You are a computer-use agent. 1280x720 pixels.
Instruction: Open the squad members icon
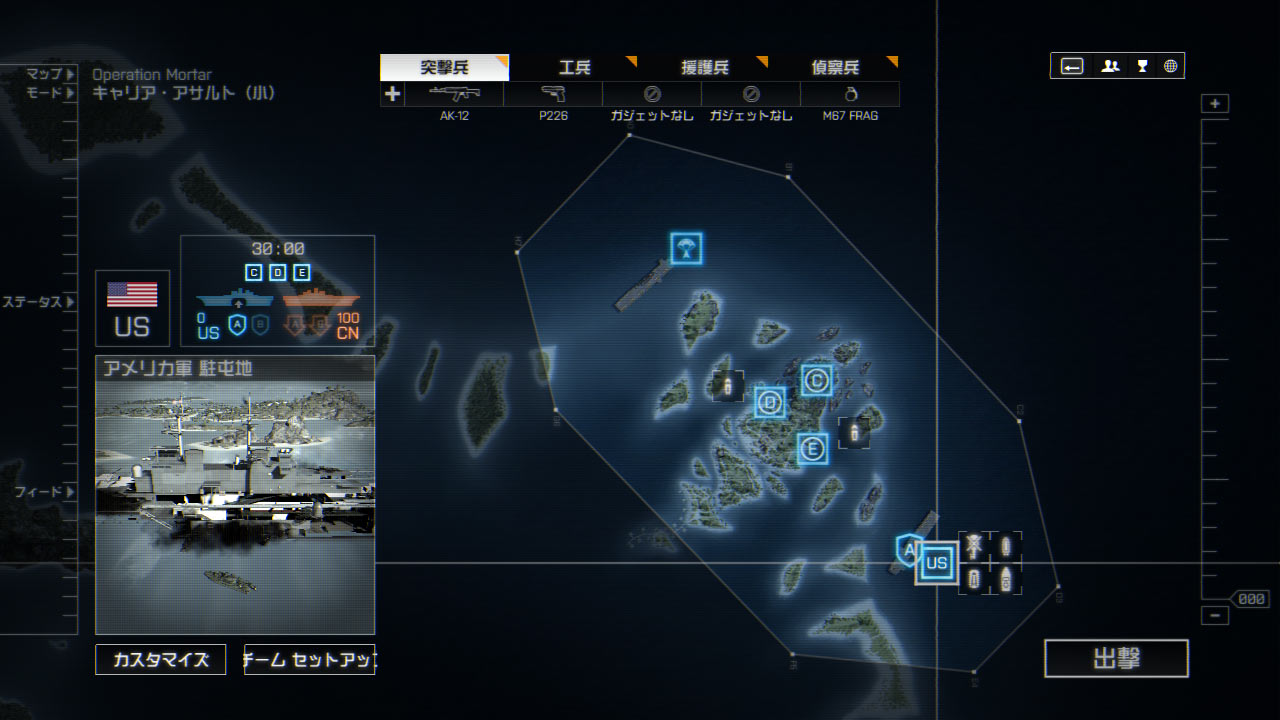(x=1110, y=66)
